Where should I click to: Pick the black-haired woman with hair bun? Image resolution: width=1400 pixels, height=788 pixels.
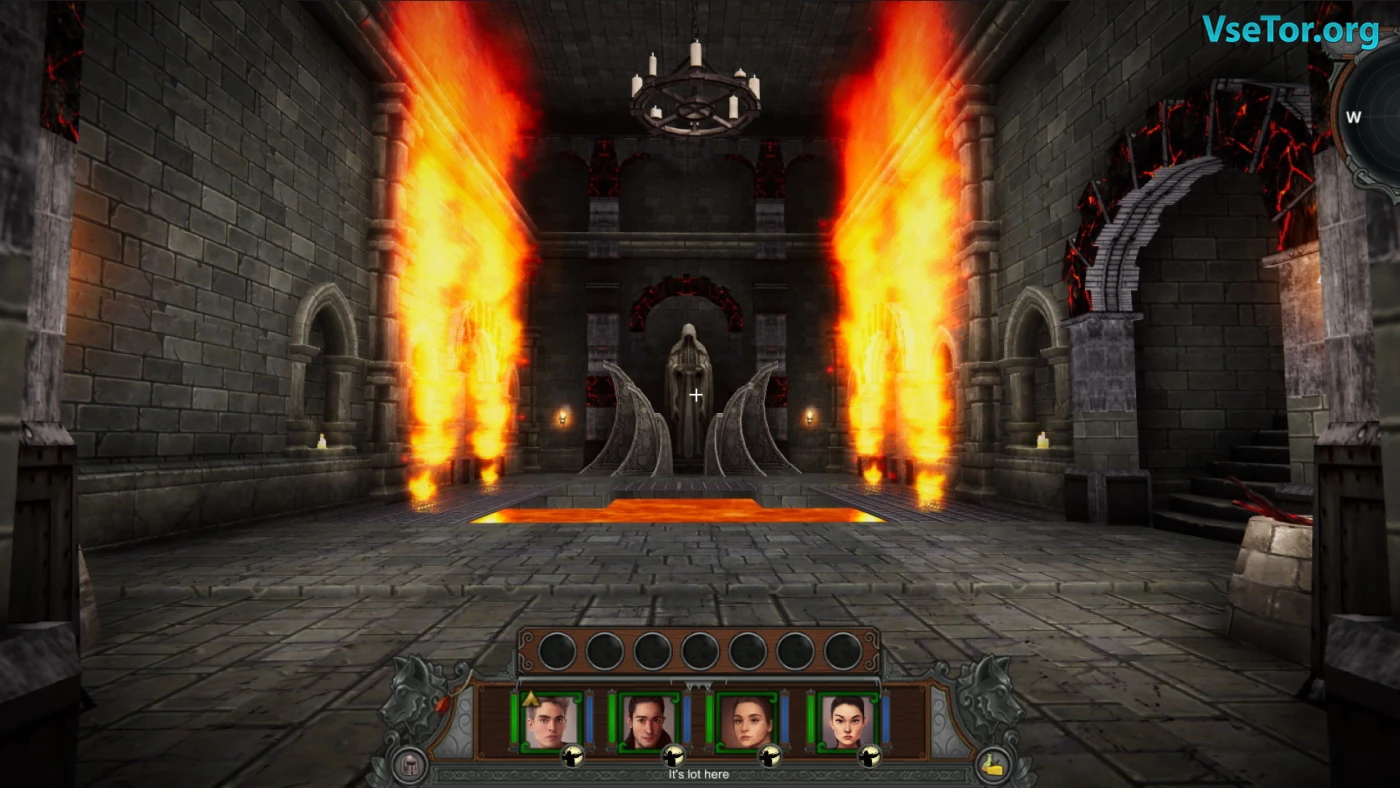846,720
